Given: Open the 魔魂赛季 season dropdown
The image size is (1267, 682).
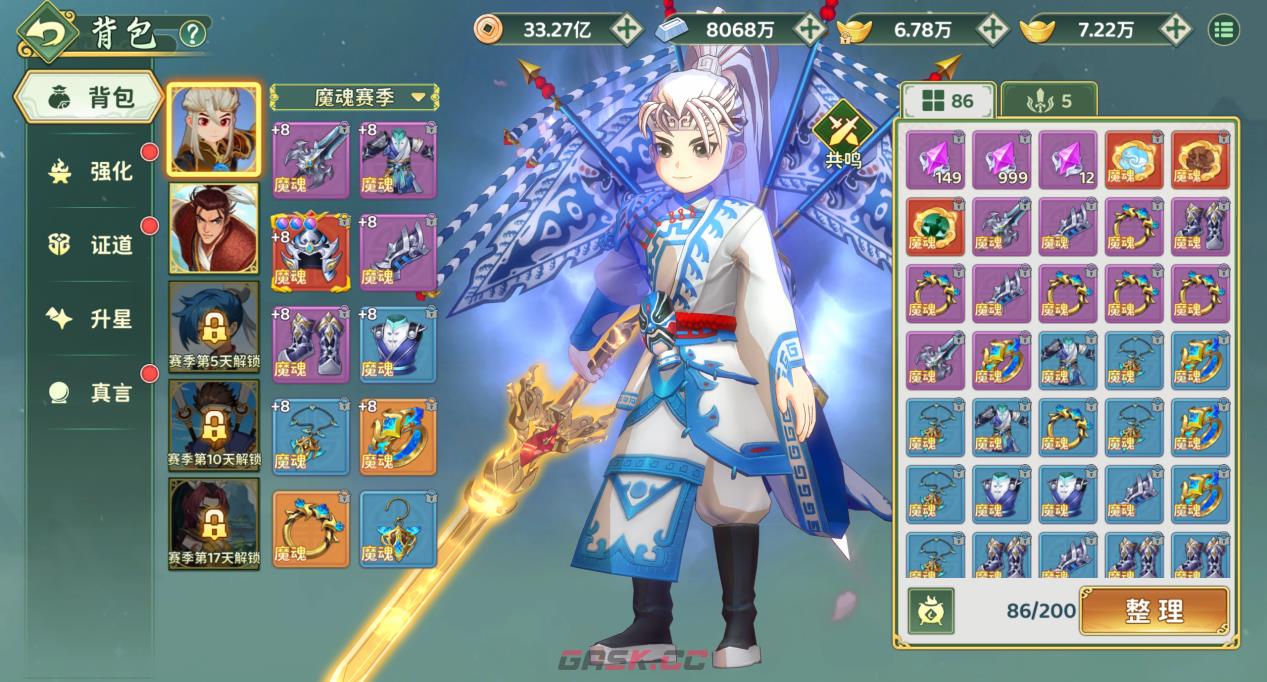Looking at the screenshot, I should coord(356,97).
